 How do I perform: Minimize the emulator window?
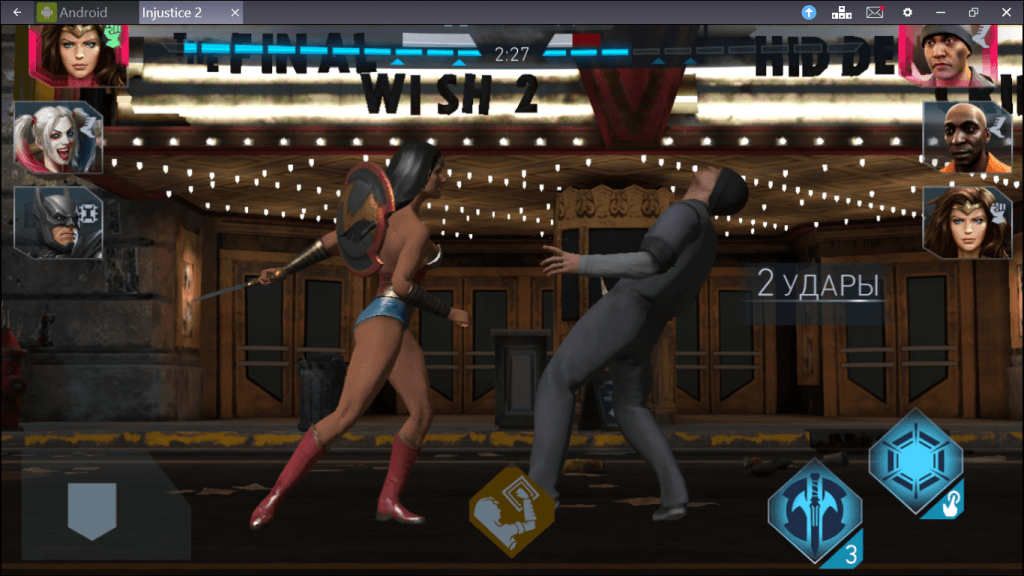click(940, 12)
